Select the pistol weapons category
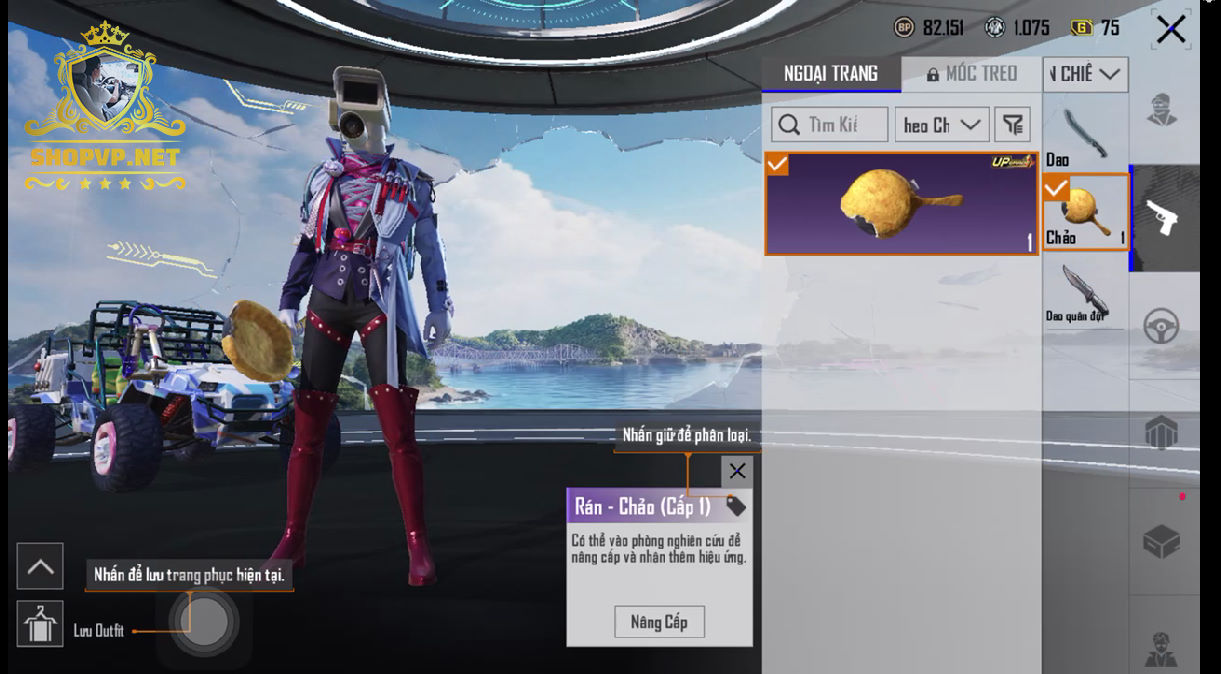This screenshot has height=674, width=1221. [1162, 218]
